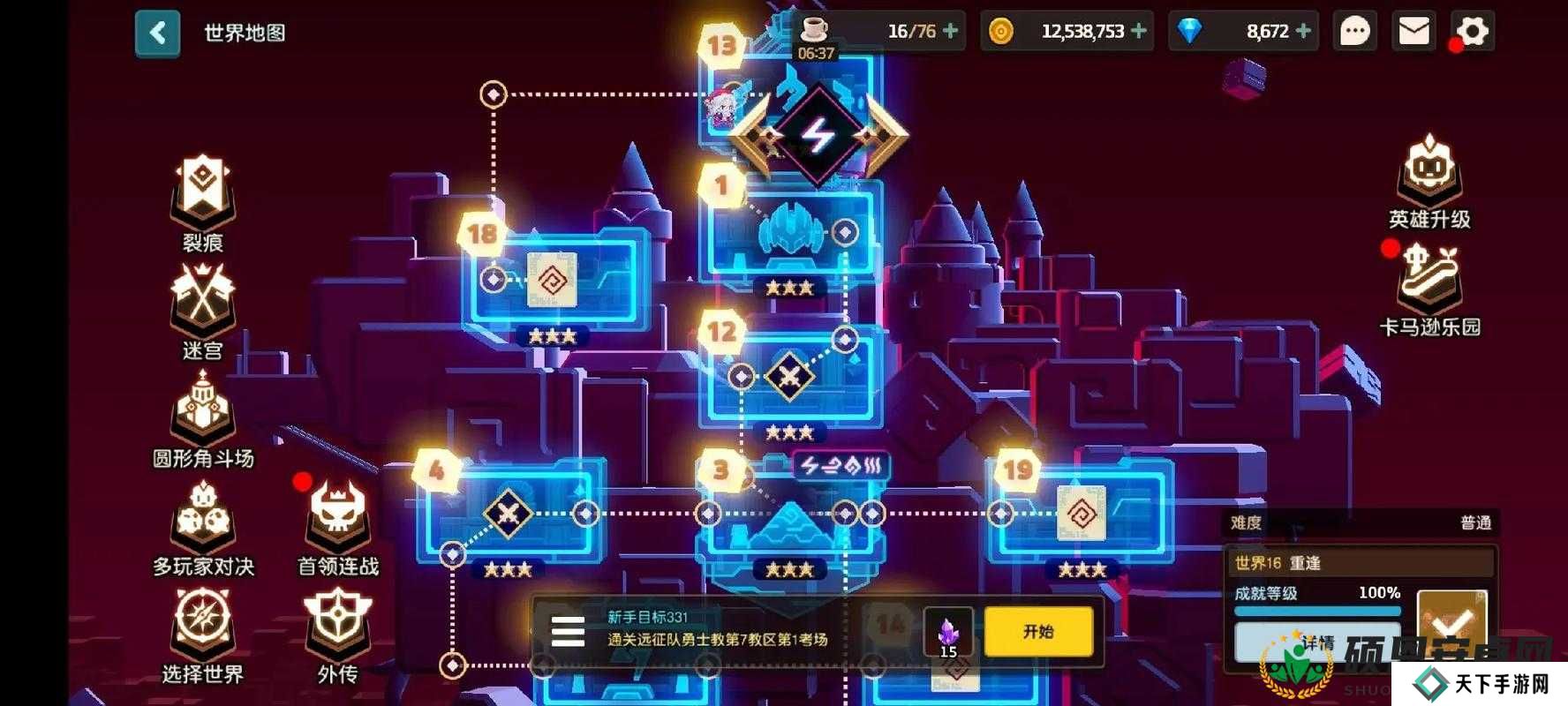This screenshot has width=1568, height=706.
Task: Open the mail inbox icon
Action: [1413, 31]
